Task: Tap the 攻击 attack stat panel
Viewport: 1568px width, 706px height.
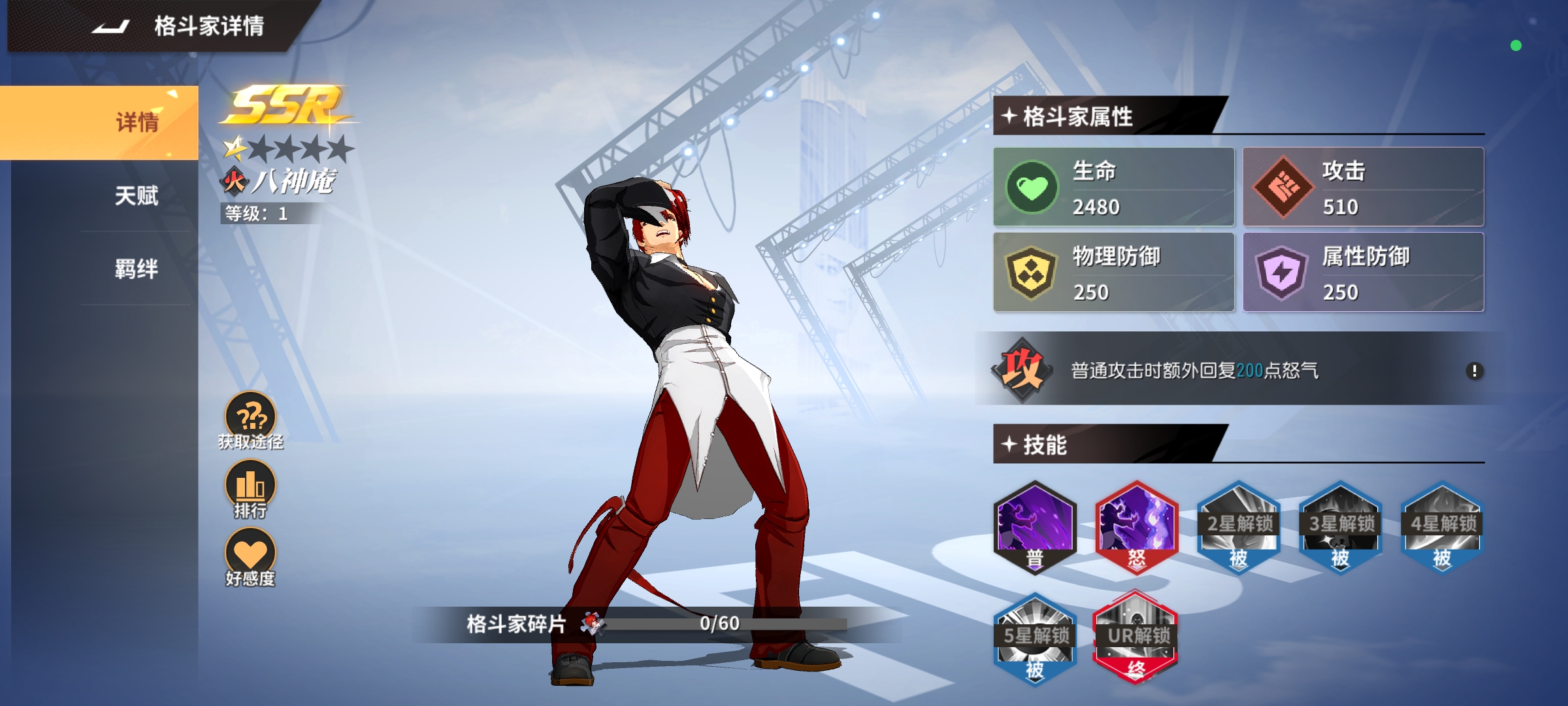Action: click(x=1363, y=187)
